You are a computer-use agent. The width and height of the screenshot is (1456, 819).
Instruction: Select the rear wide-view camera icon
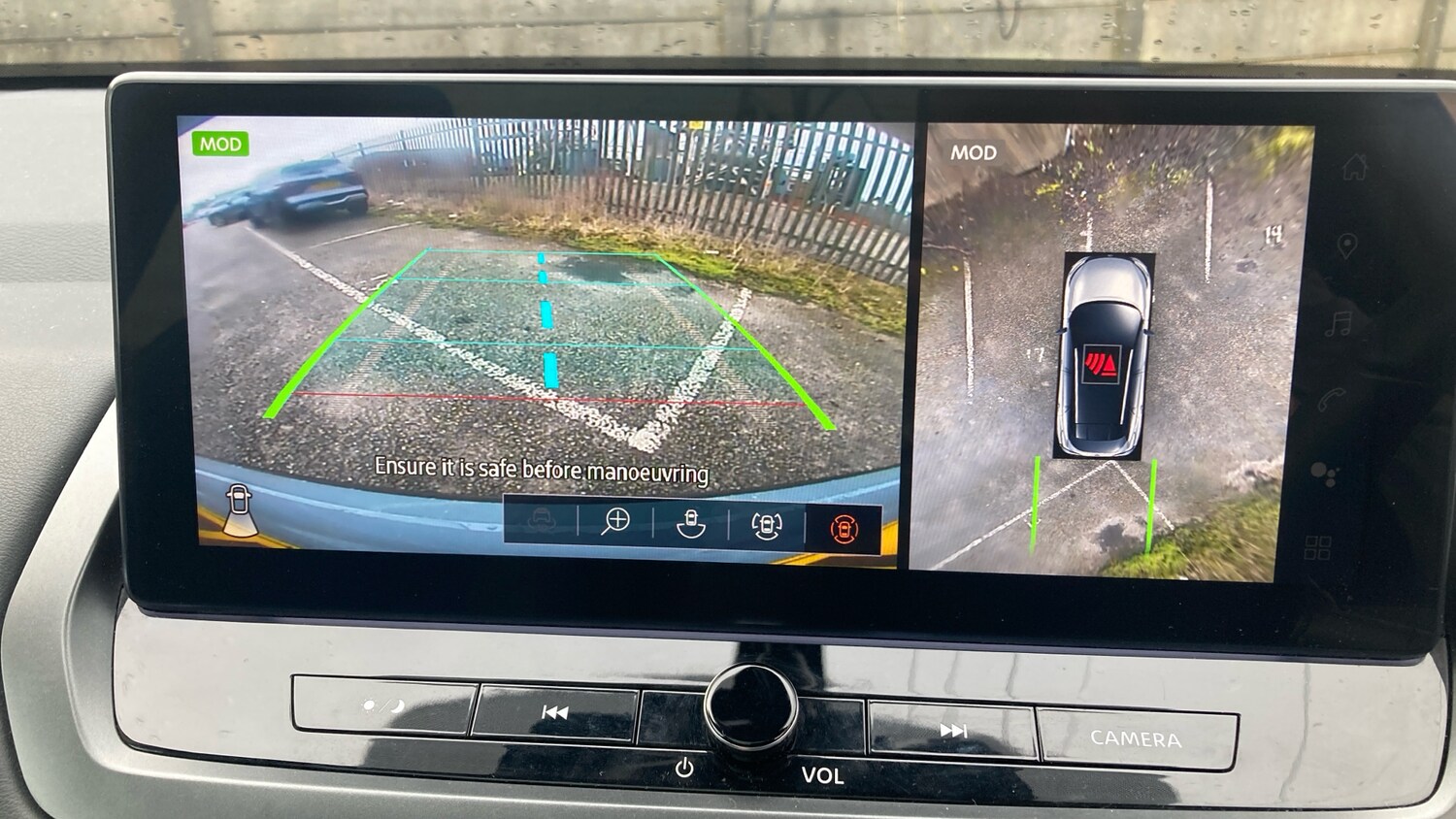[x=690, y=524]
